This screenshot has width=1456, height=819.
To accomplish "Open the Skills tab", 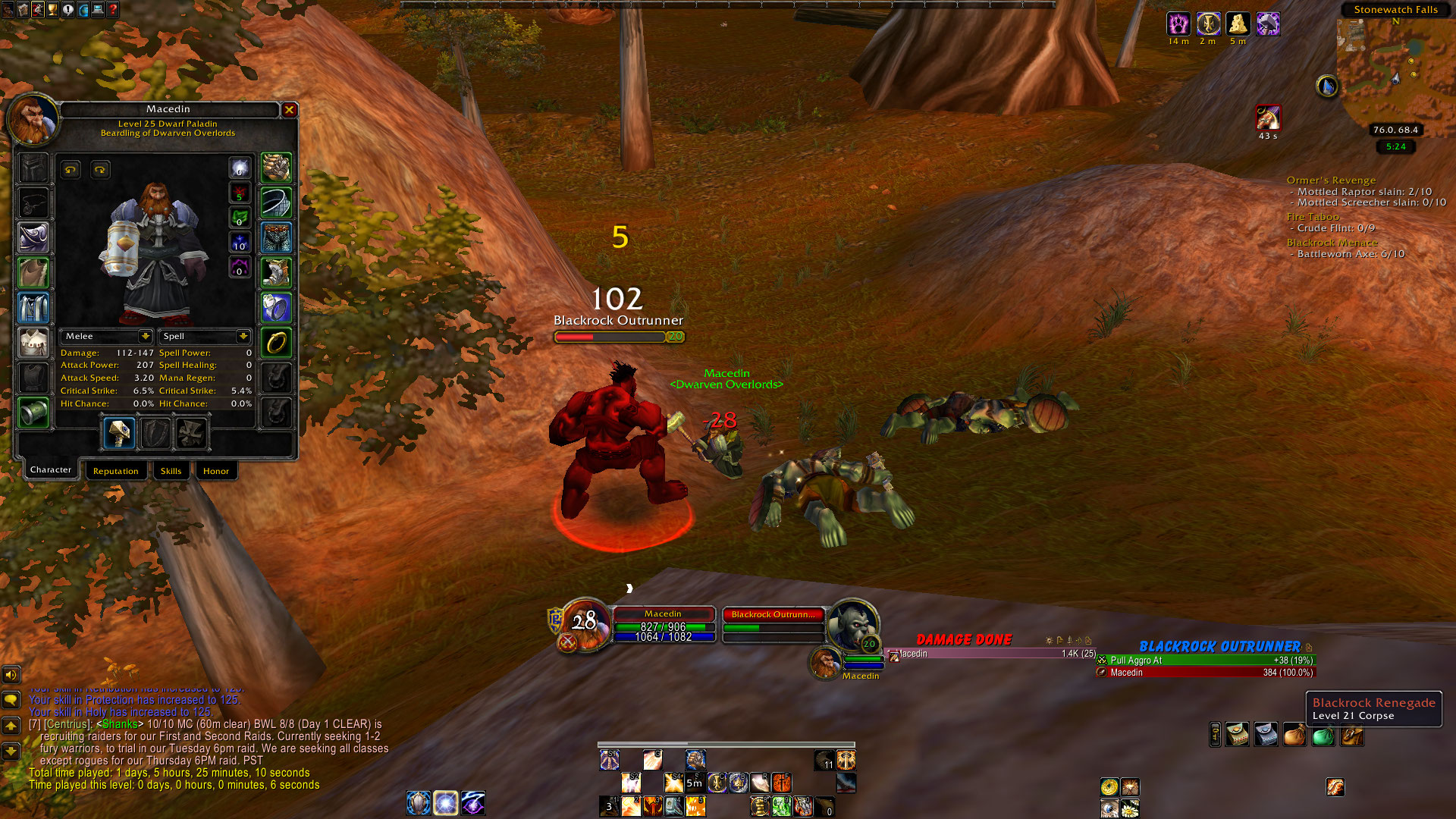I will click(x=171, y=471).
